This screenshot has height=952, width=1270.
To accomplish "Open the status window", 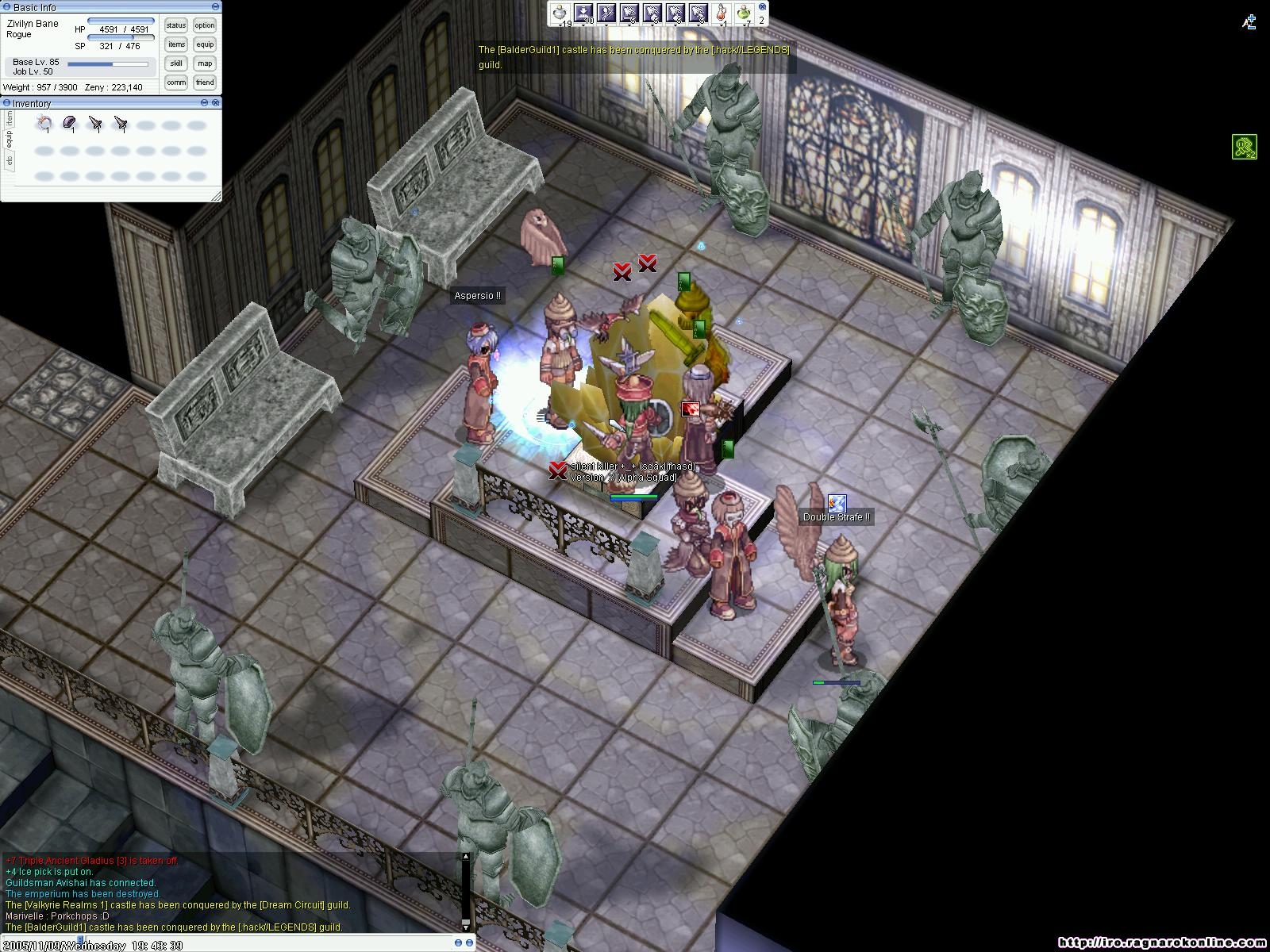I will [x=176, y=25].
